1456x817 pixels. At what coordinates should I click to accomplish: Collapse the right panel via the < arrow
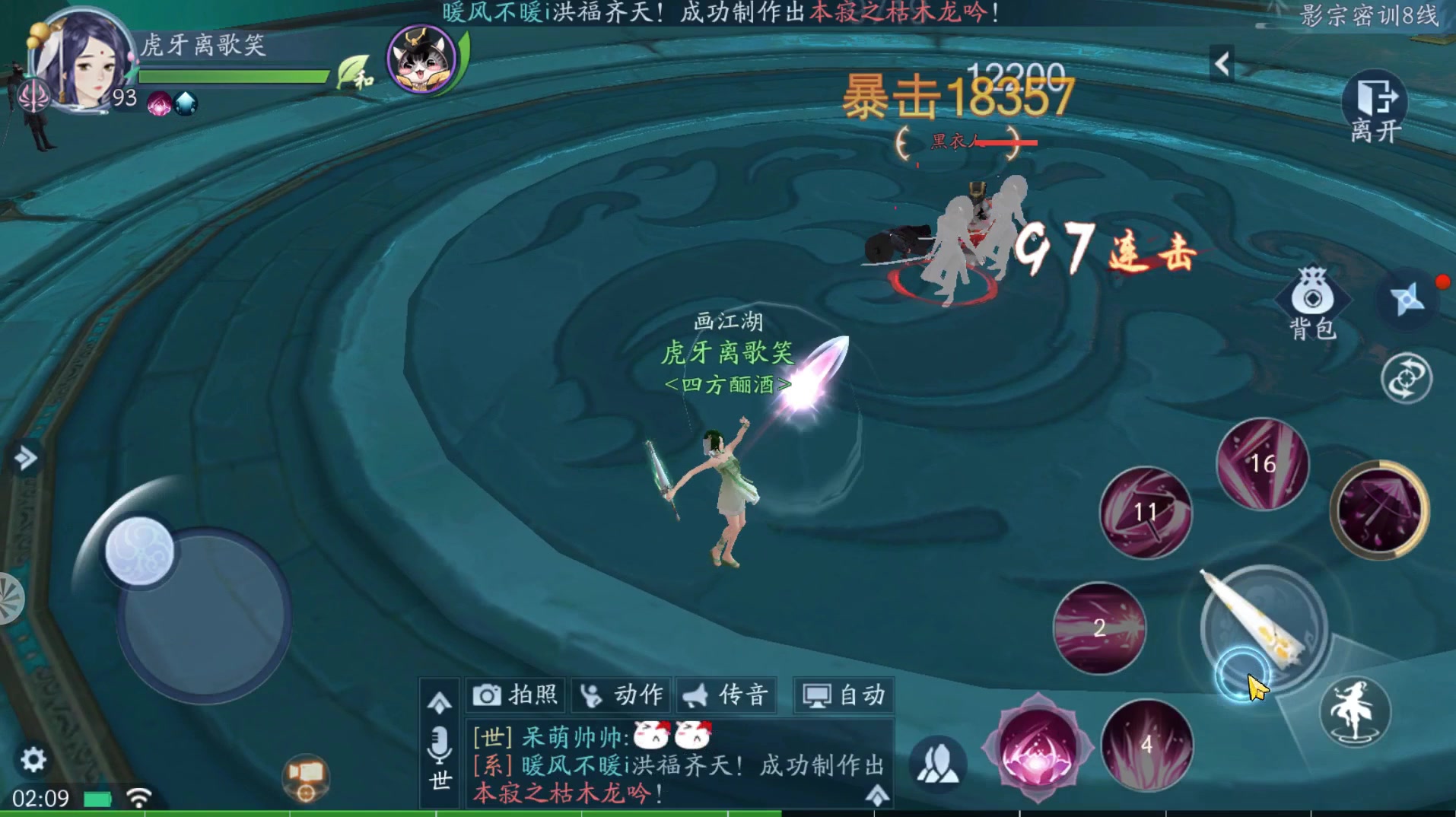(1223, 64)
